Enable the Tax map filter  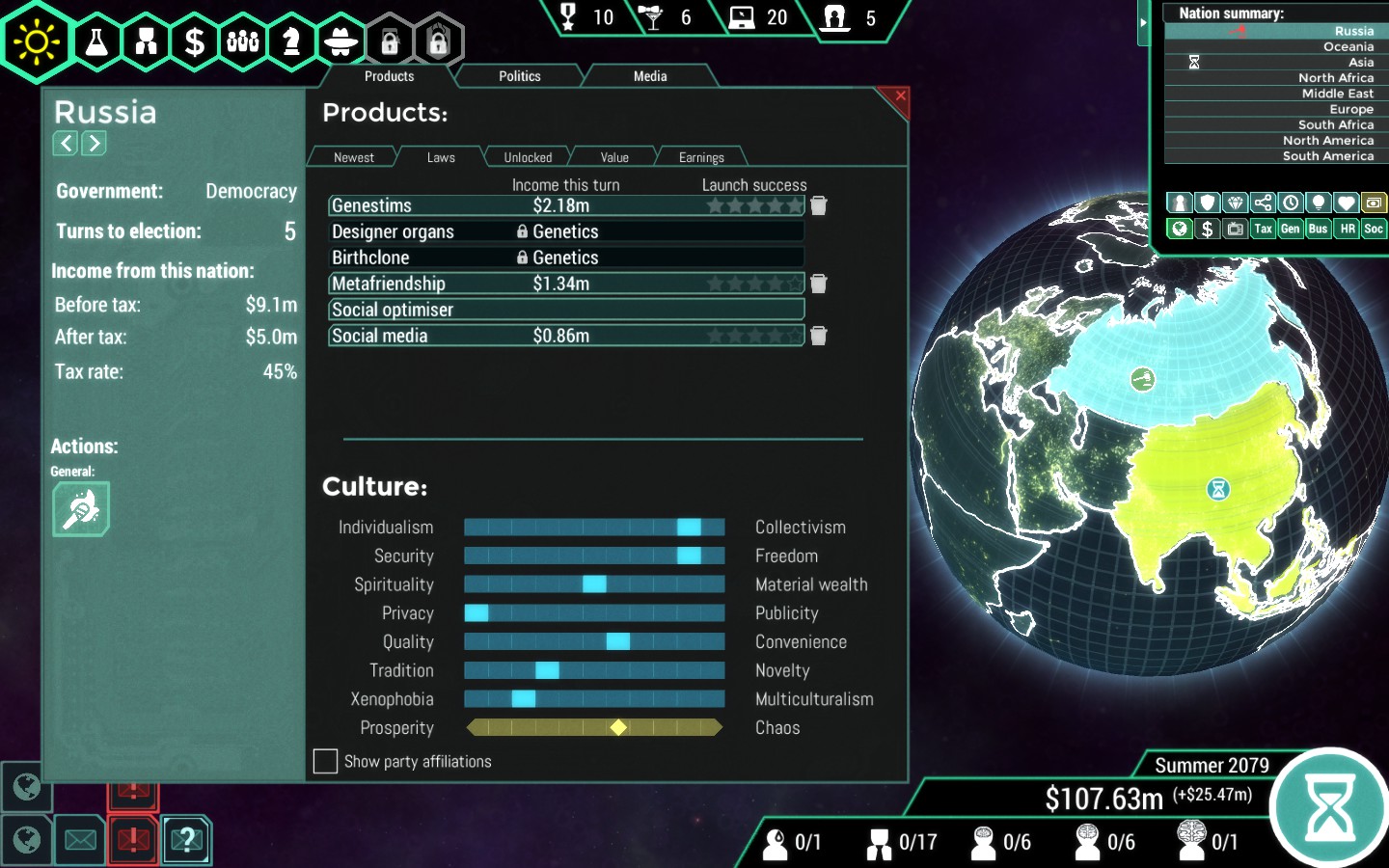click(x=1263, y=229)
